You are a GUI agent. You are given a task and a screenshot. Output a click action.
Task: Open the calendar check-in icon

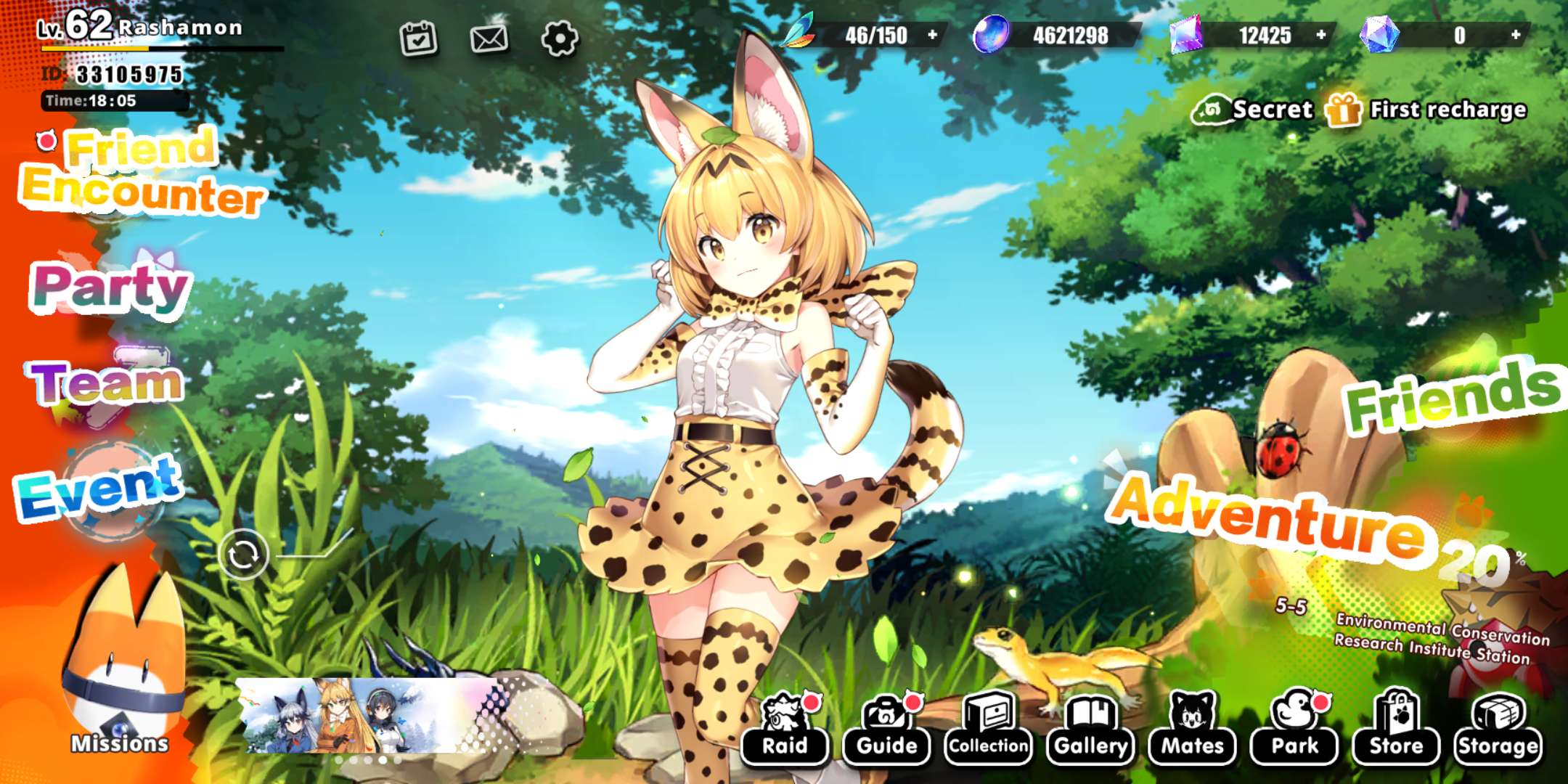pos(419,38)
